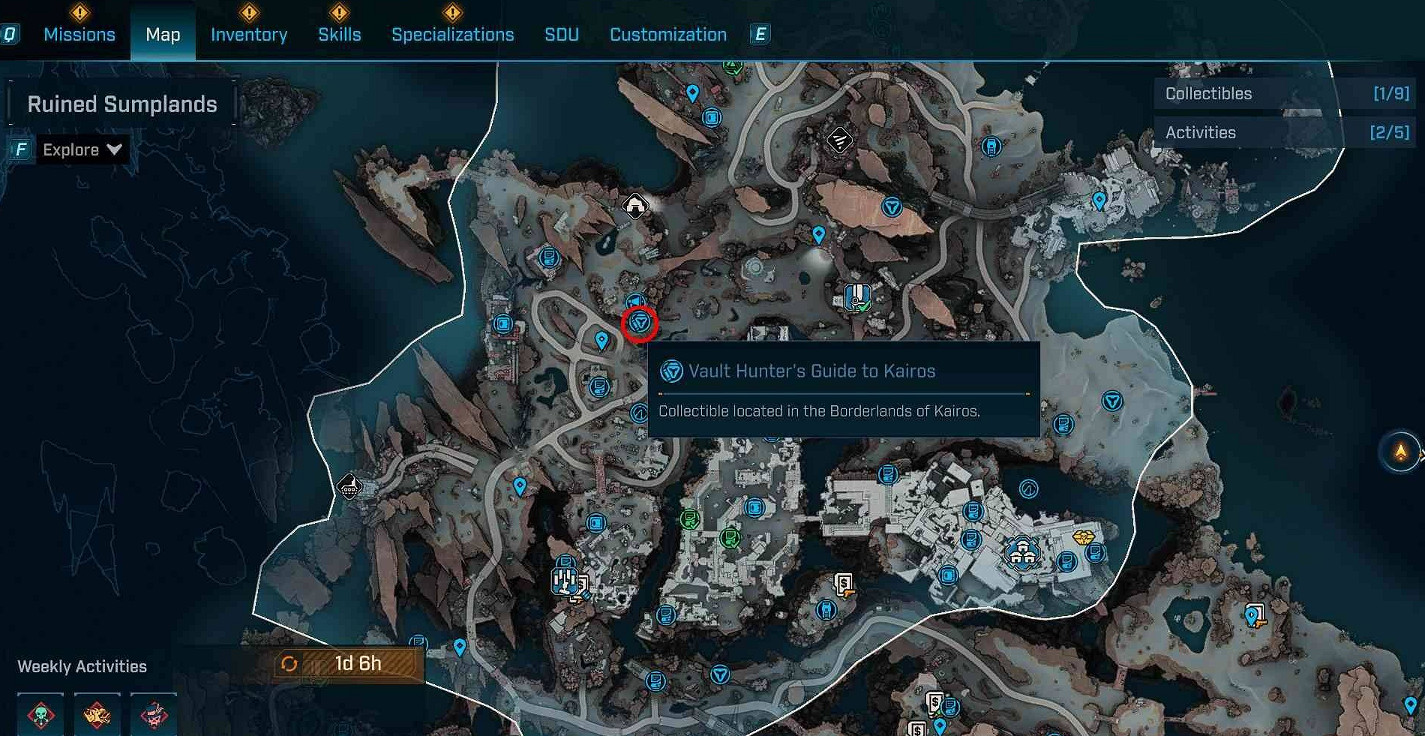
Task: Switch to the Customization tab
Action: point(668,34)
